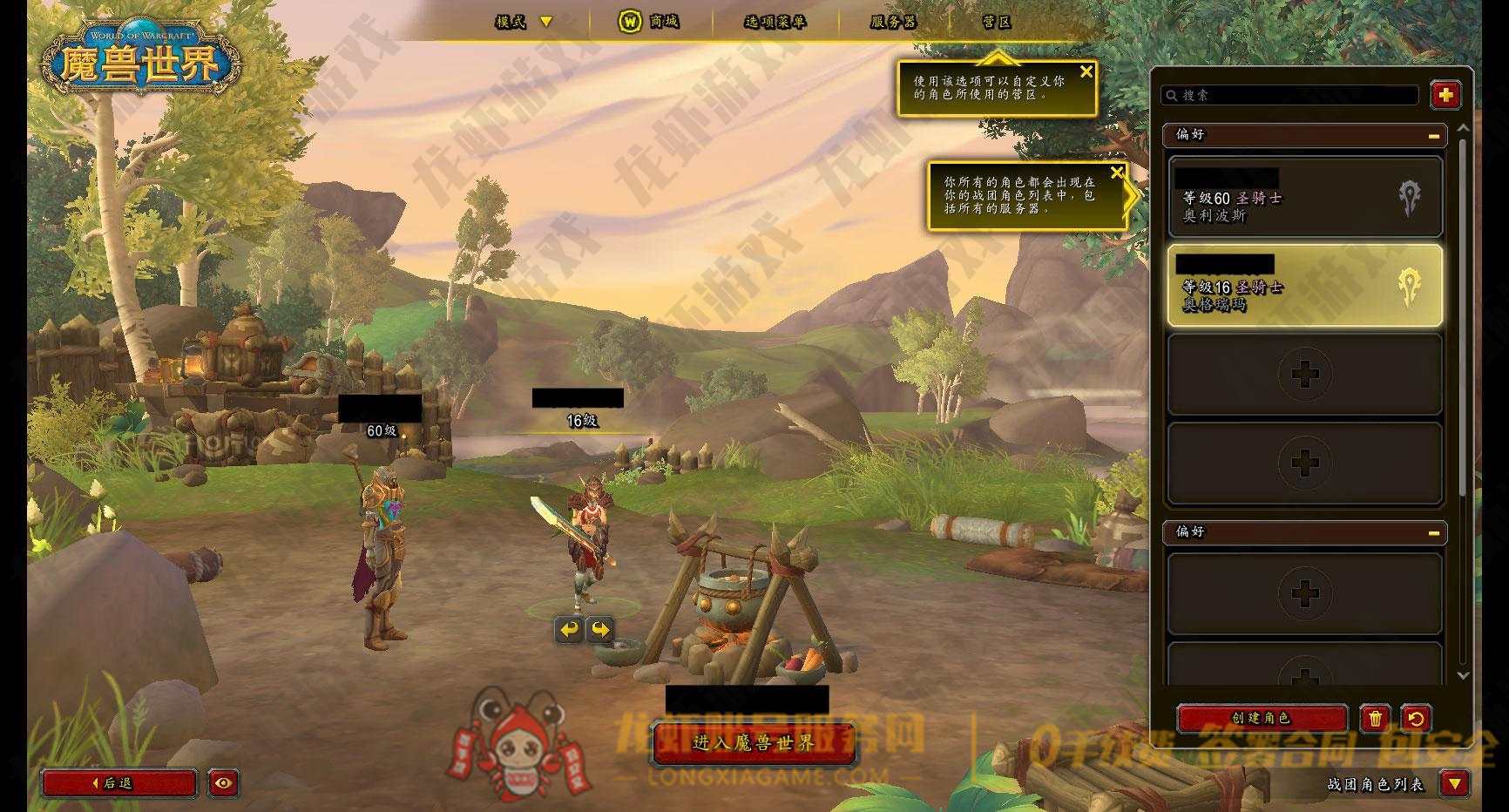1509x812 pixels.
Task: Open the 战团角色列表 dropdown arrow
Action: click(x=1454, y=783)
